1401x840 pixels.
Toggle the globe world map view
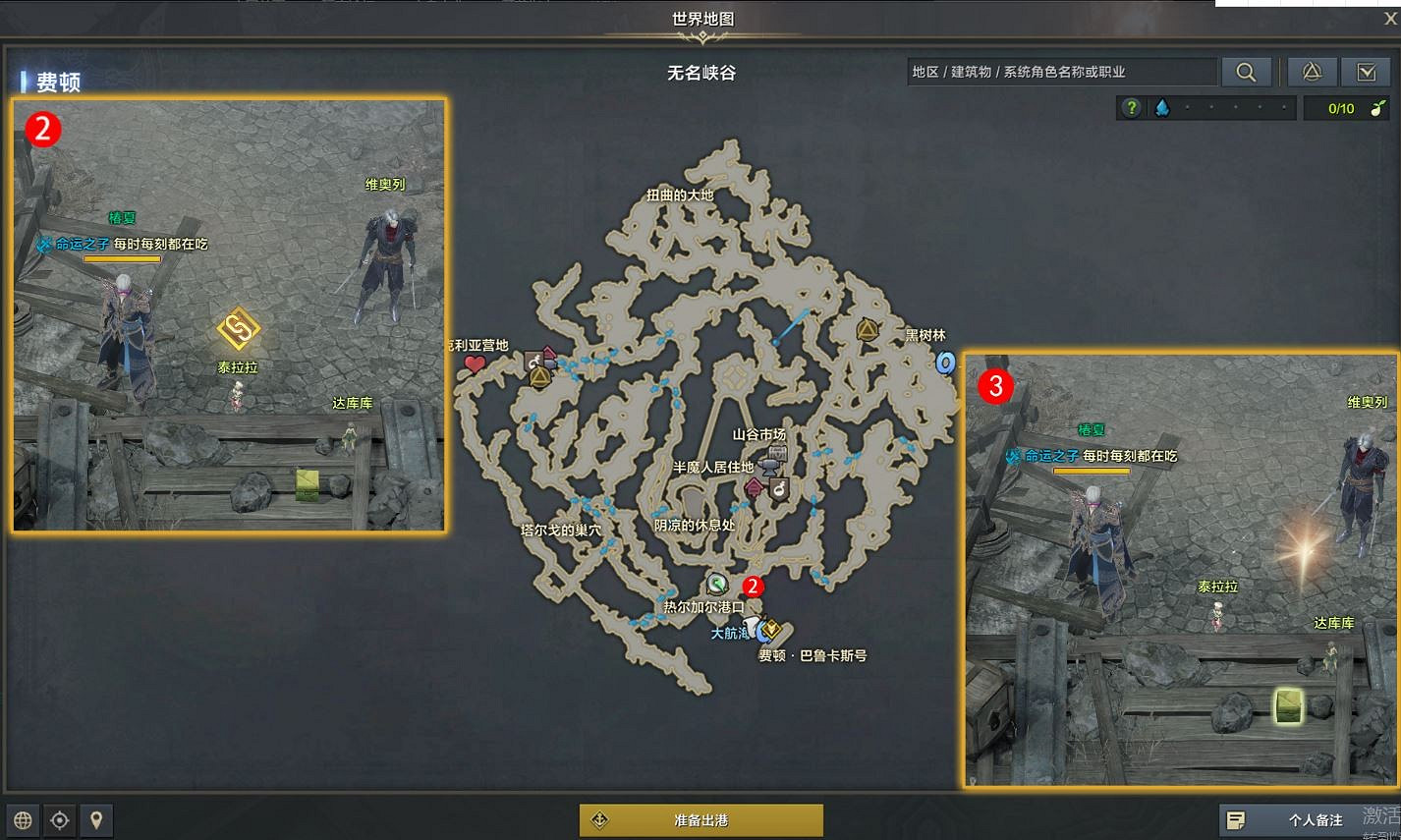[x=22, y=820]
